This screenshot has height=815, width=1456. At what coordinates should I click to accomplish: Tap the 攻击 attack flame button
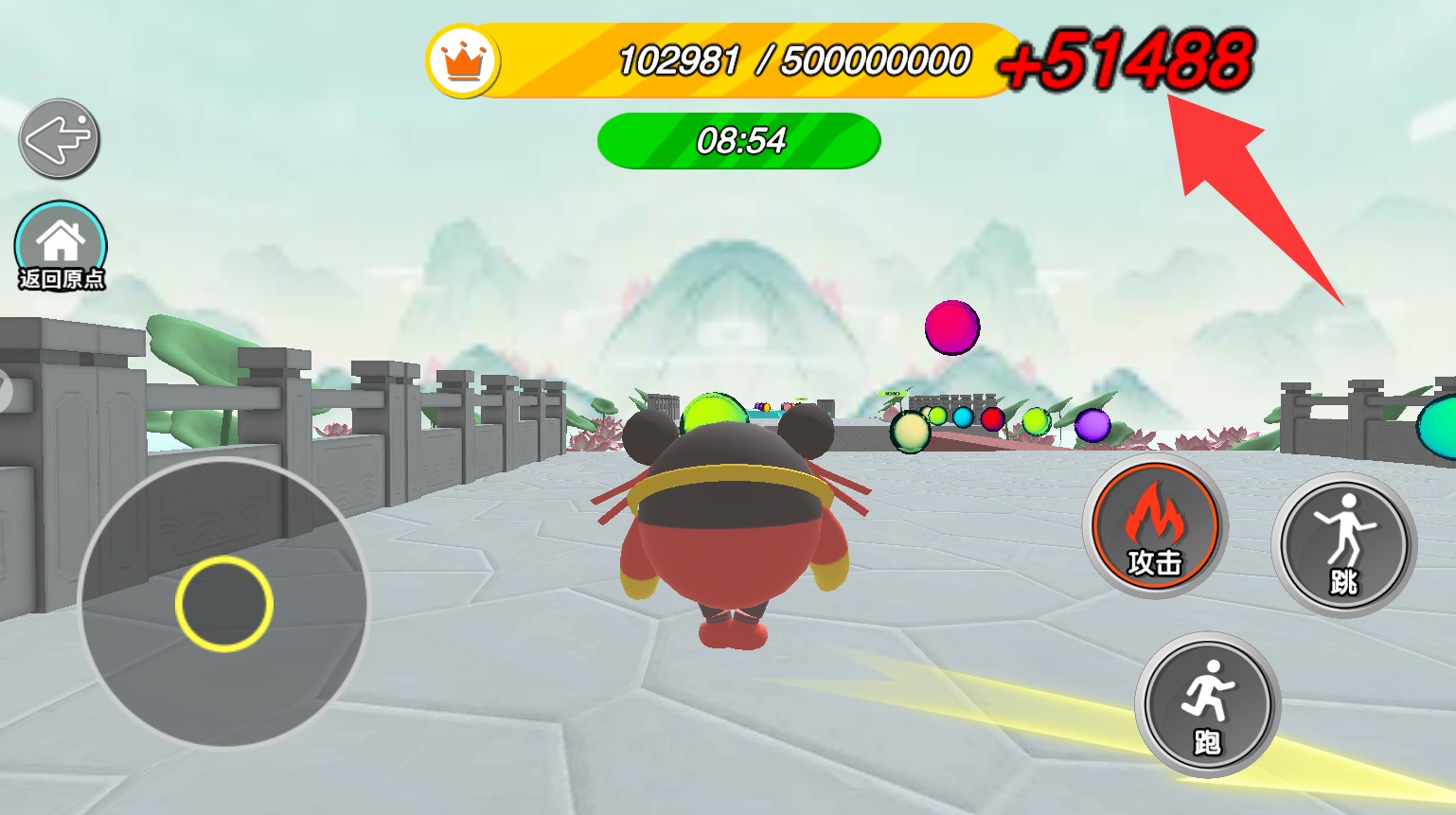pos(1154,526)
